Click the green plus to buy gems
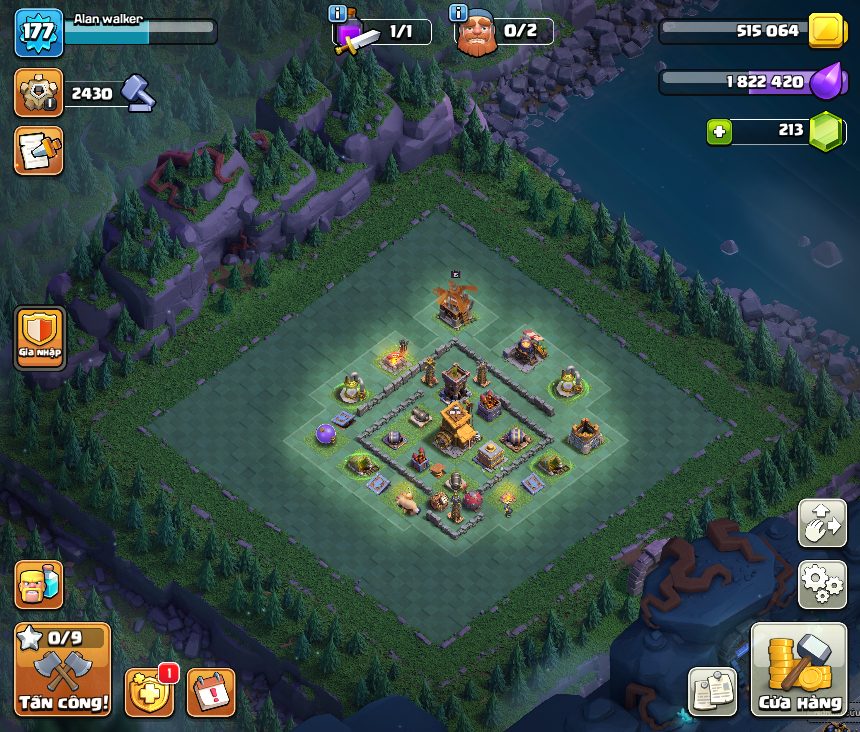Image resolution: width=860 pixels, height=732 pixels. point(718,131)
